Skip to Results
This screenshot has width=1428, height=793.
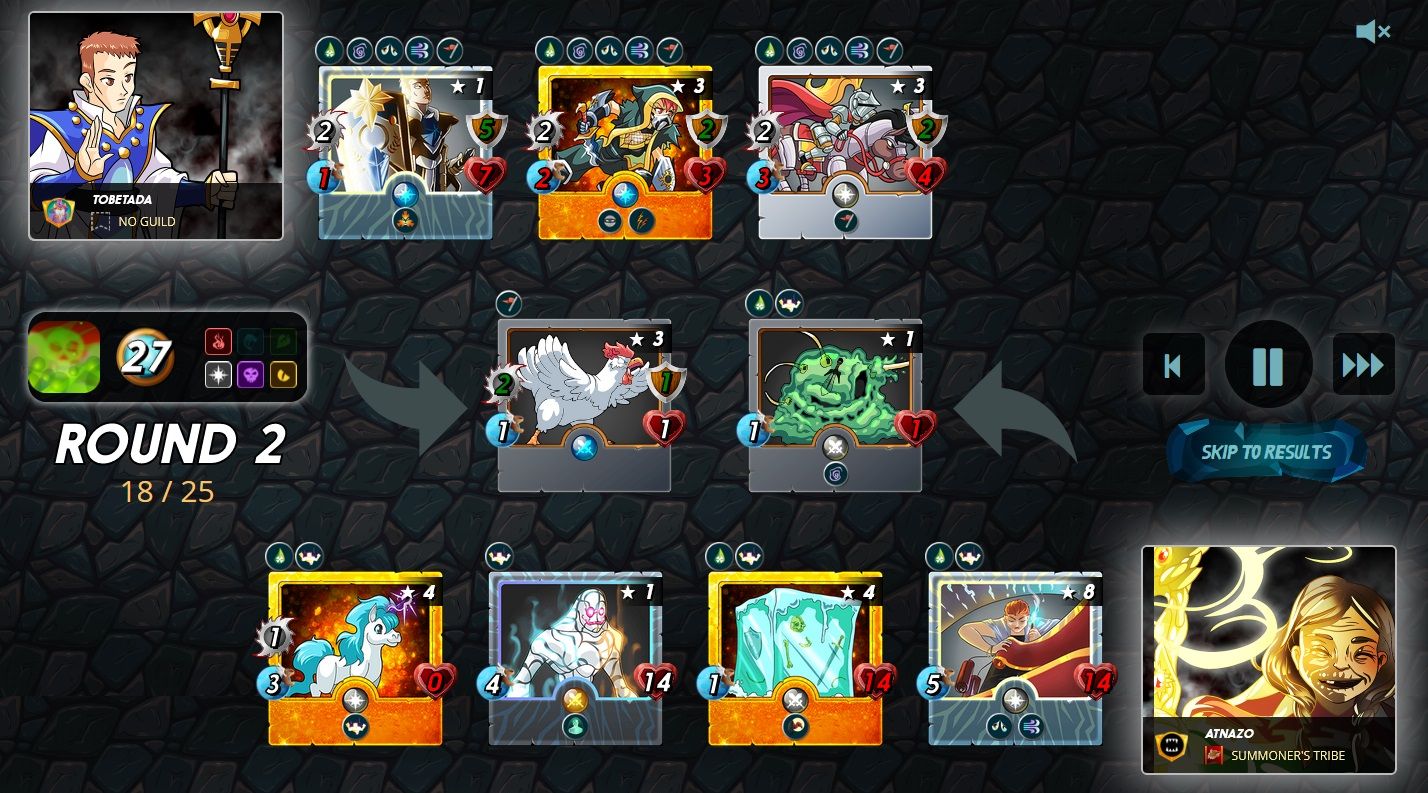[1266, 452]
